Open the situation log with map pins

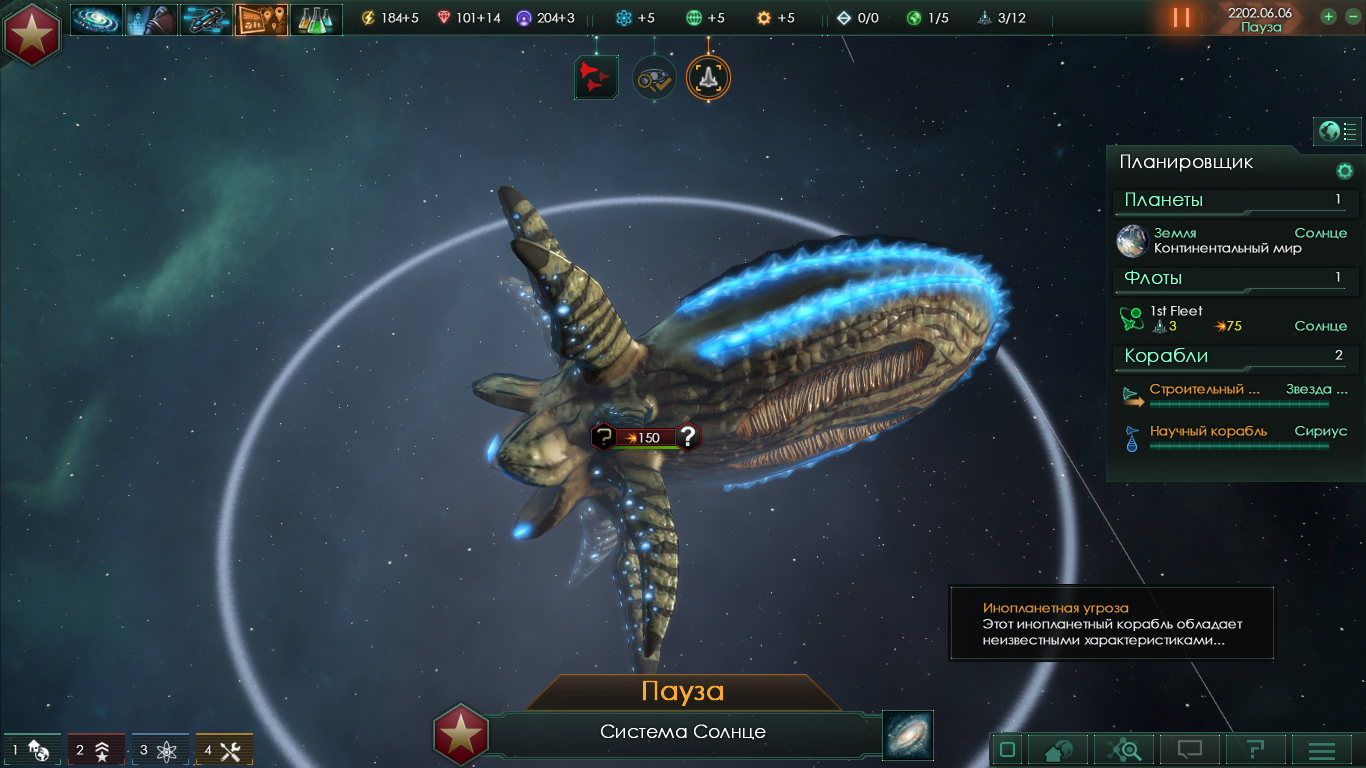pos(261,19)
